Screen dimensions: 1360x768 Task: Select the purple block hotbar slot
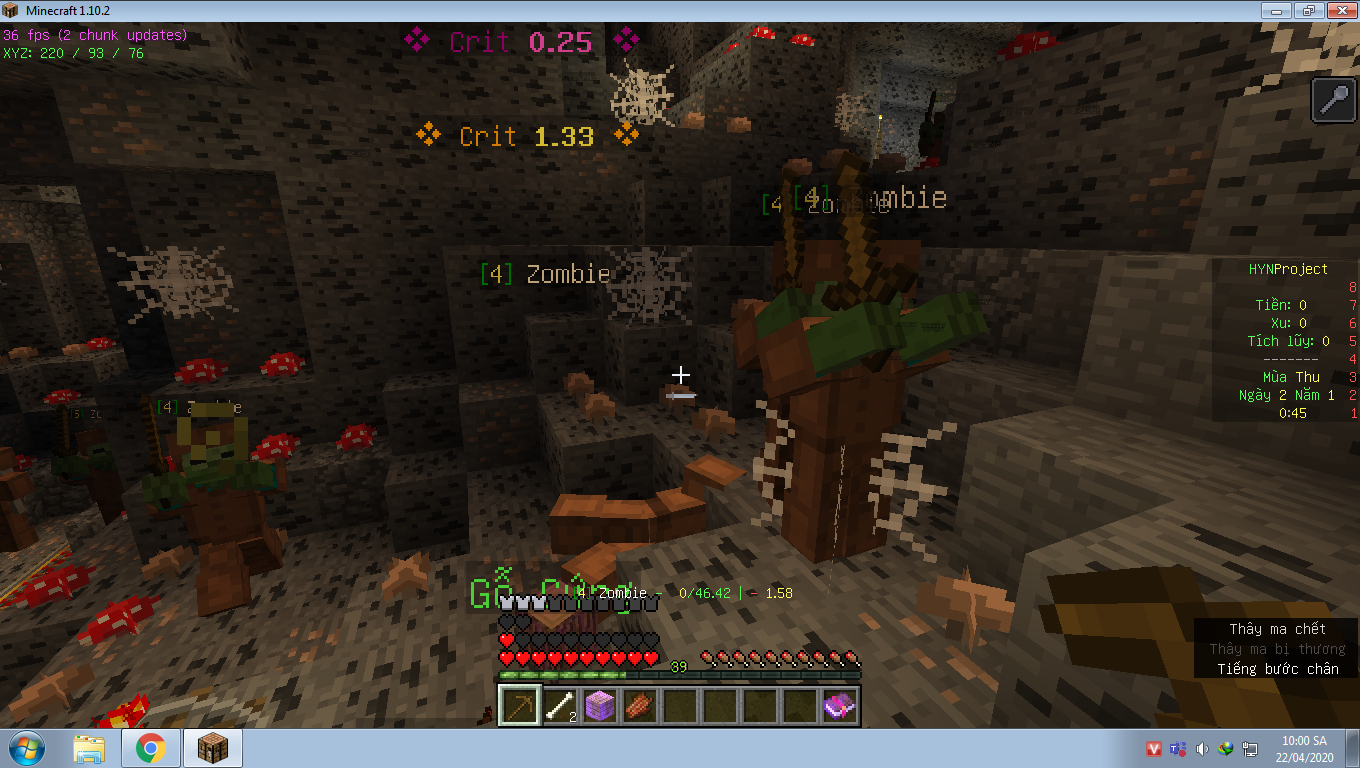[600, 706]
